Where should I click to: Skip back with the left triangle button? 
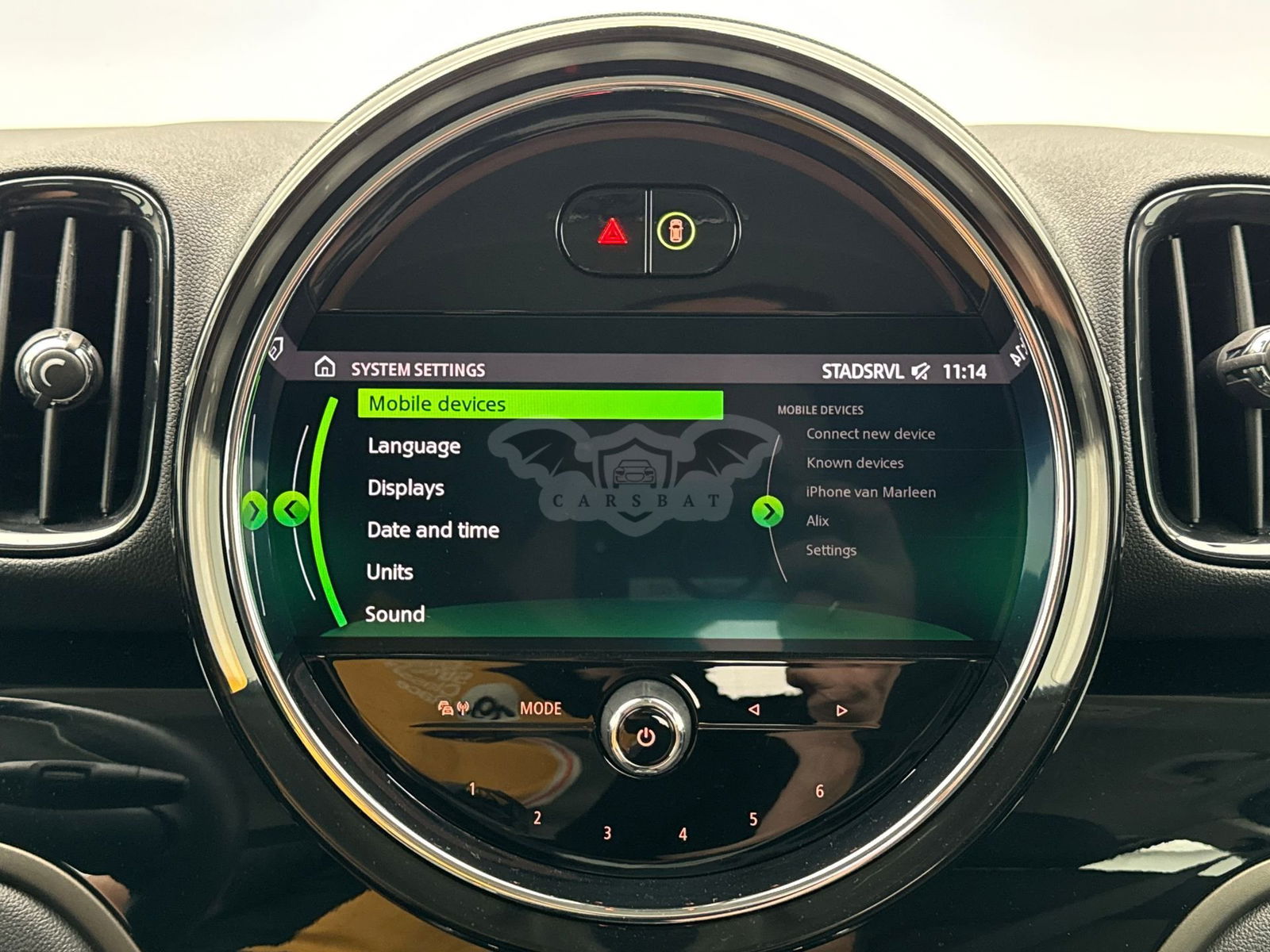pyautogui.click(x=754, y=709)
